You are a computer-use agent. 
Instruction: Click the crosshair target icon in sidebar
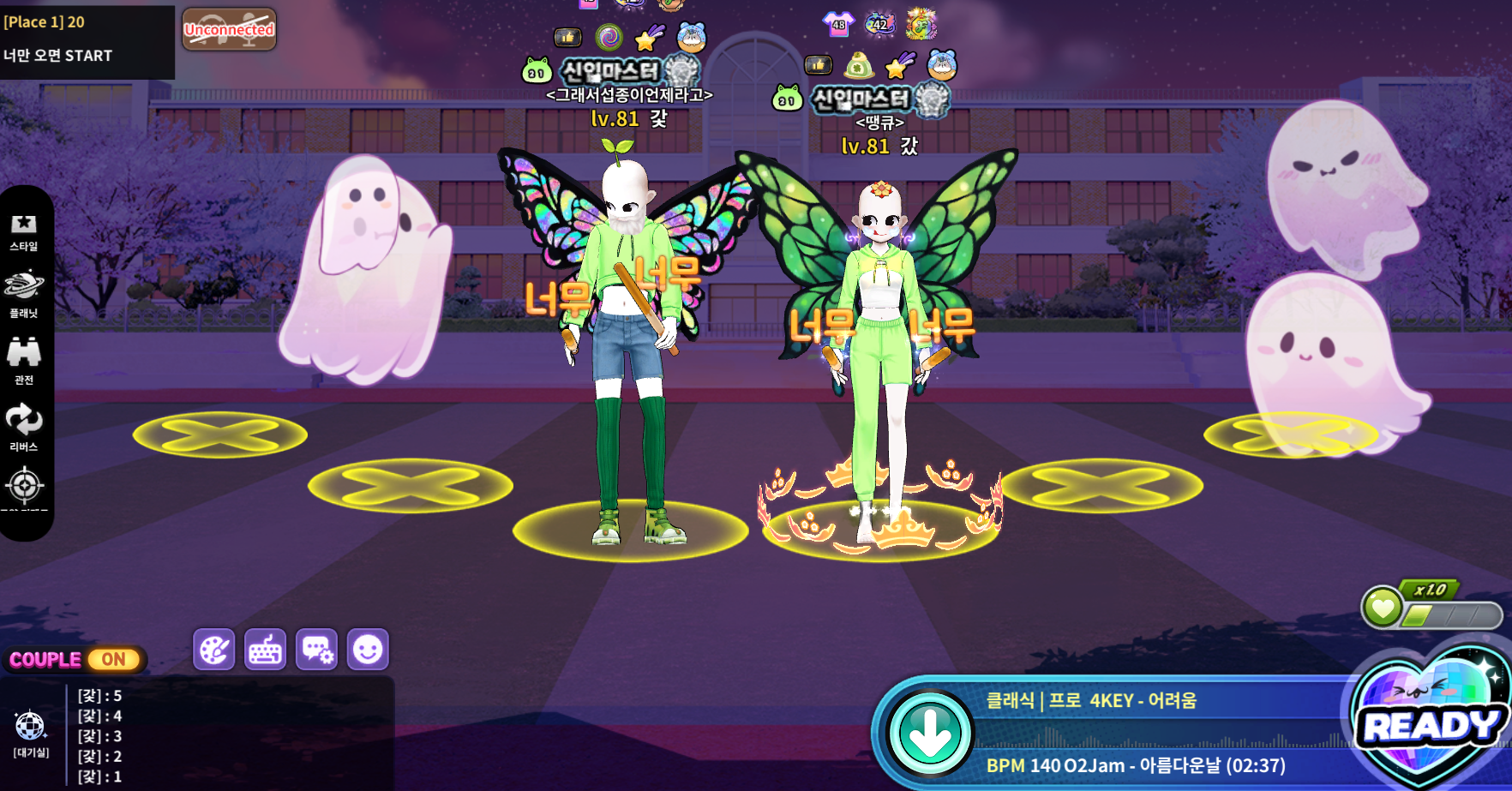[24, 487]
